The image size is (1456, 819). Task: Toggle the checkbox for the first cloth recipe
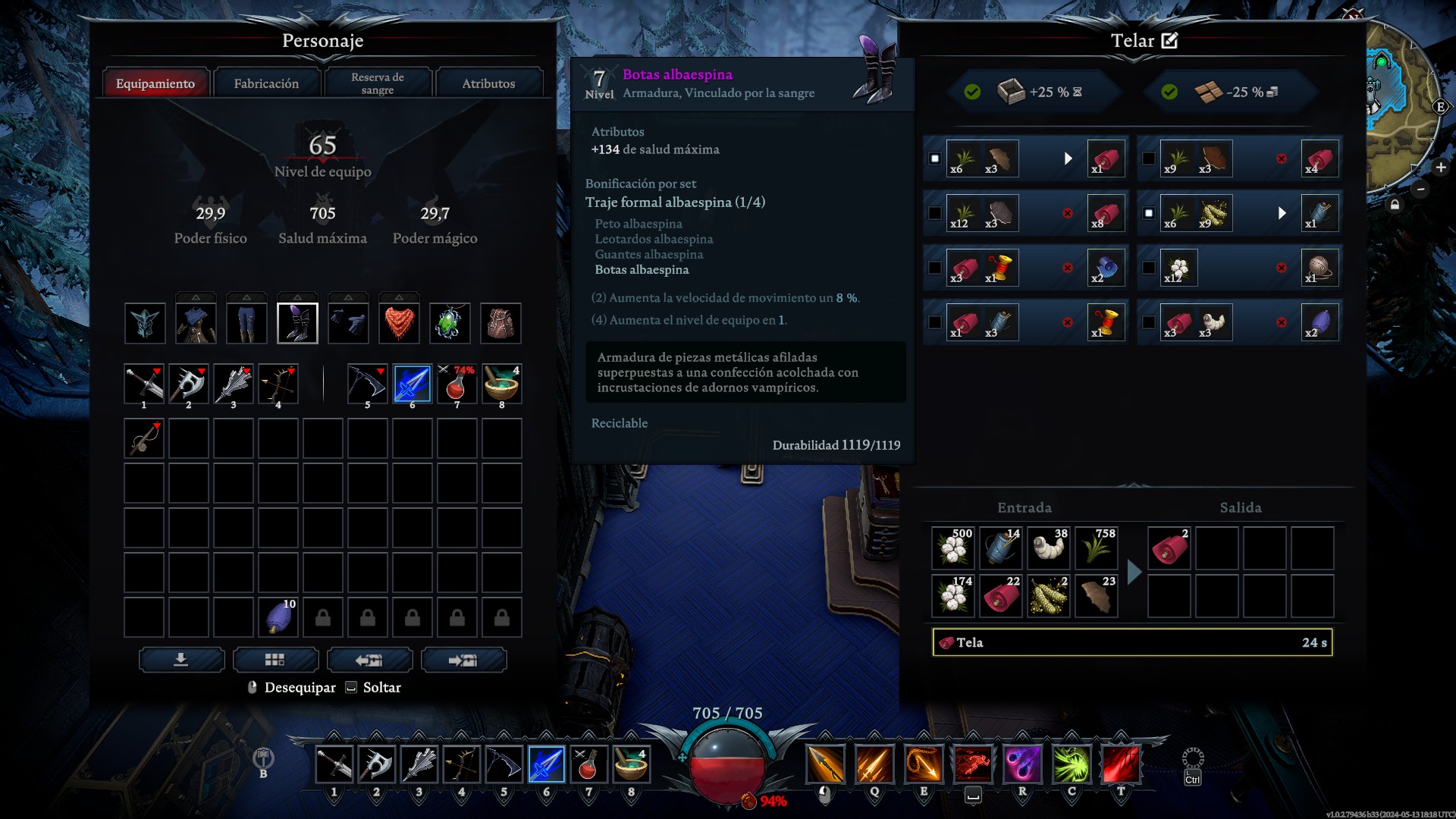click(x=935, y=158)
